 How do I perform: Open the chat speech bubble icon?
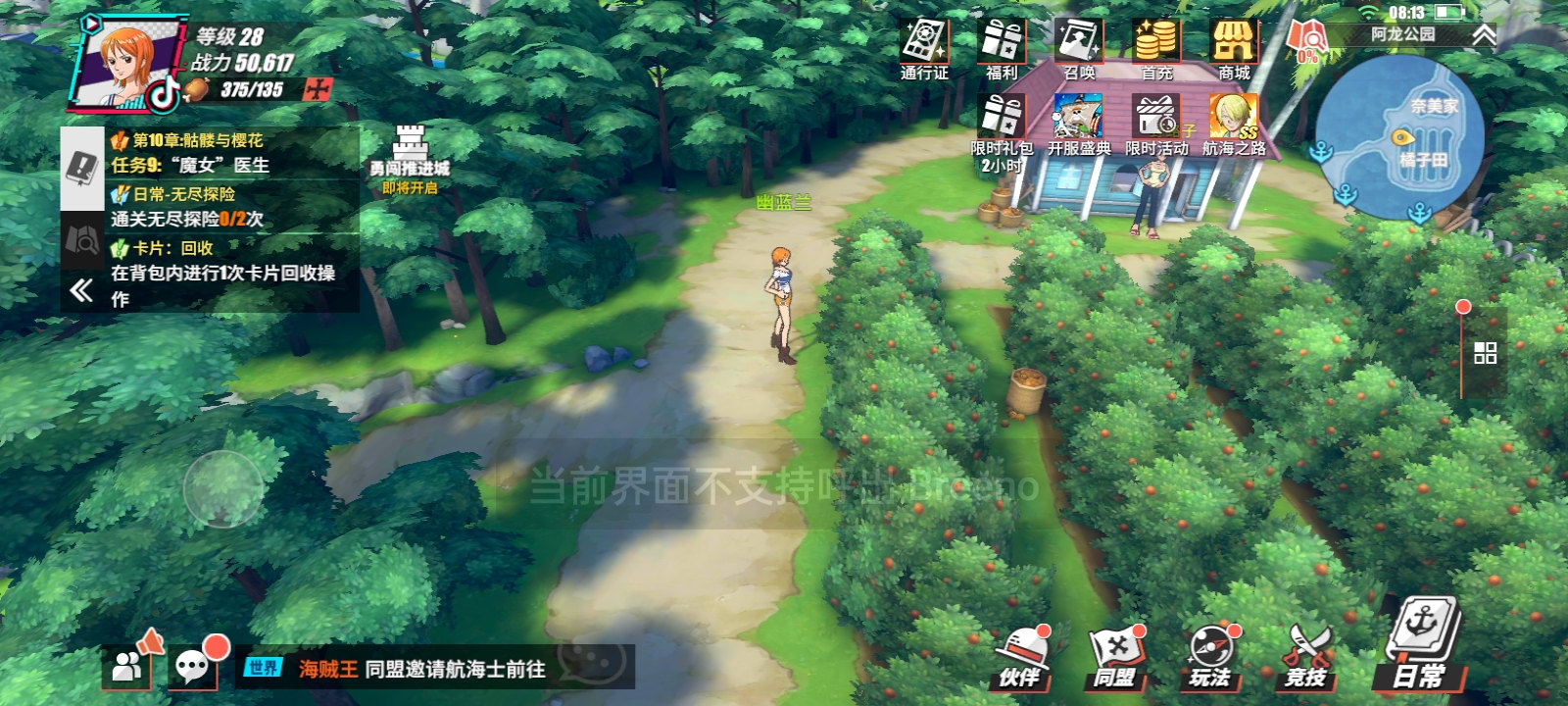click(192, 667)
